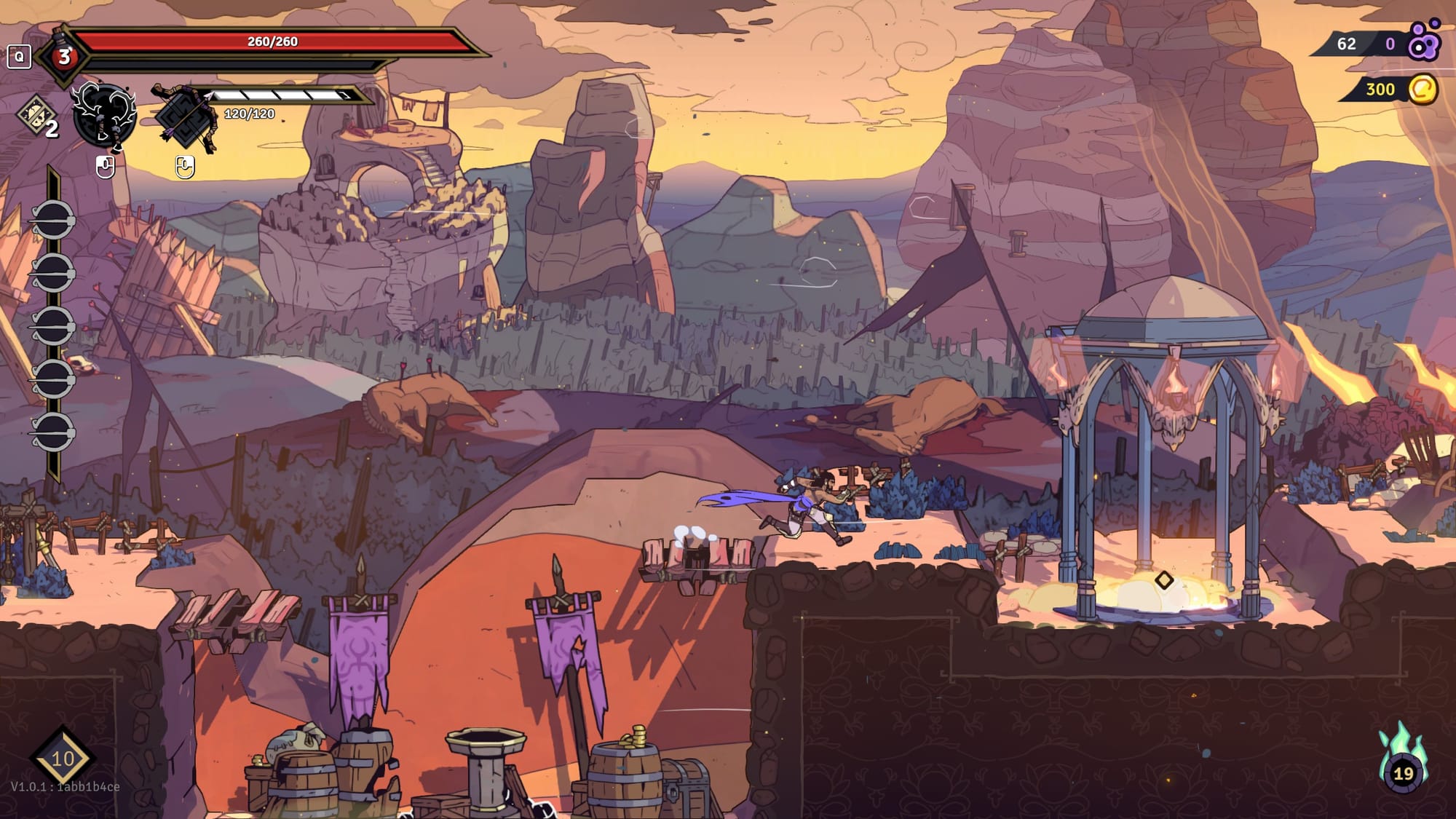Use the red healing potion flask
1456x819 pixels.
coord(64,55)
